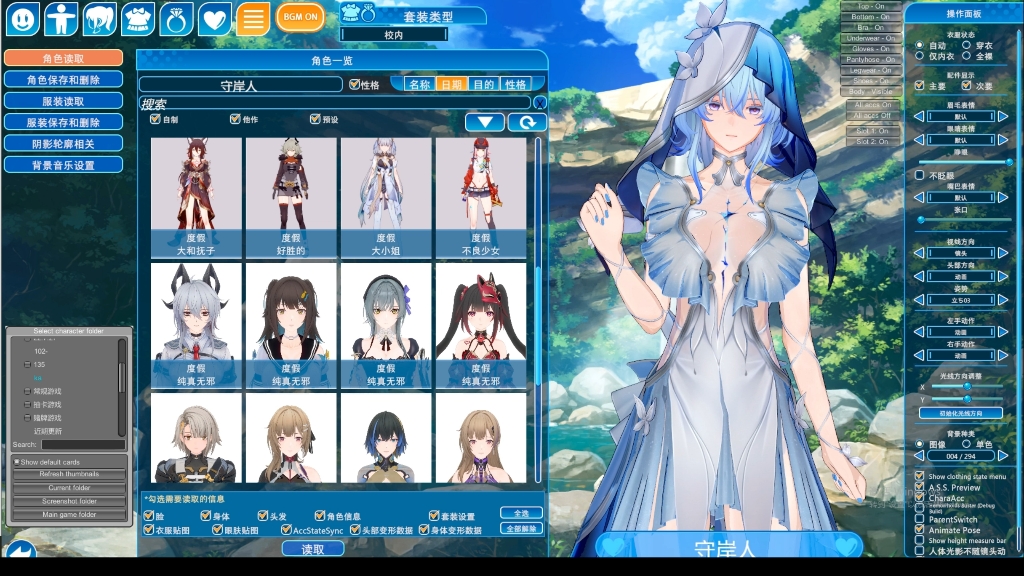Load the character with the 读取 button
This screenshot has height=576, width=1024.
click(x=313, y=549)
